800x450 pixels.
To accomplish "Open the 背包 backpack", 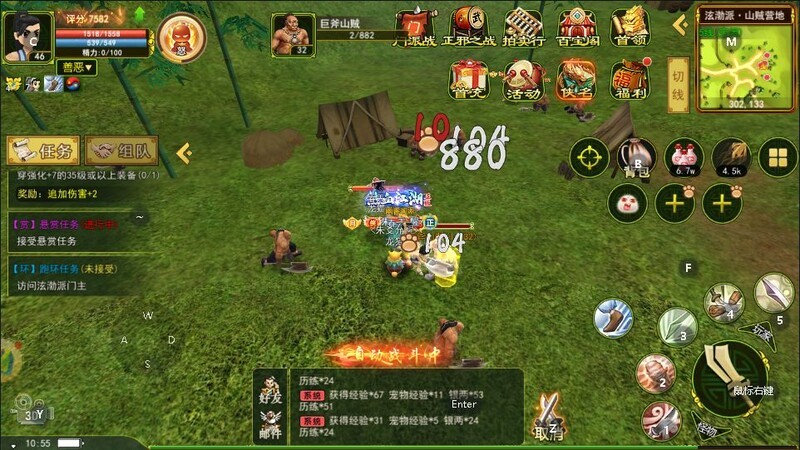I will (x=637, y=158).
